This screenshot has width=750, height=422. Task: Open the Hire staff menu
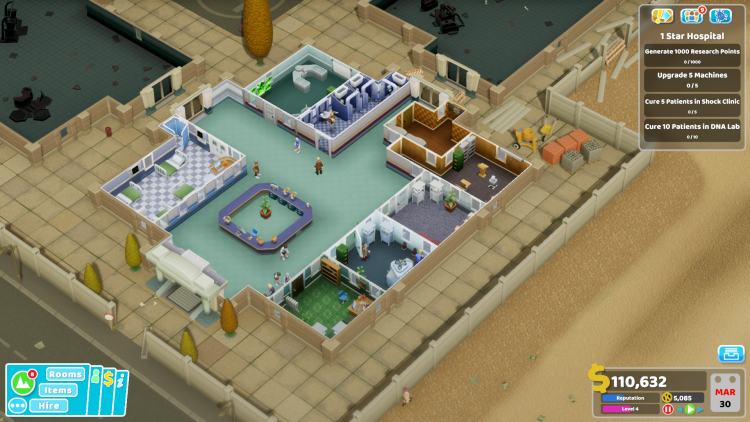point(48,406)
